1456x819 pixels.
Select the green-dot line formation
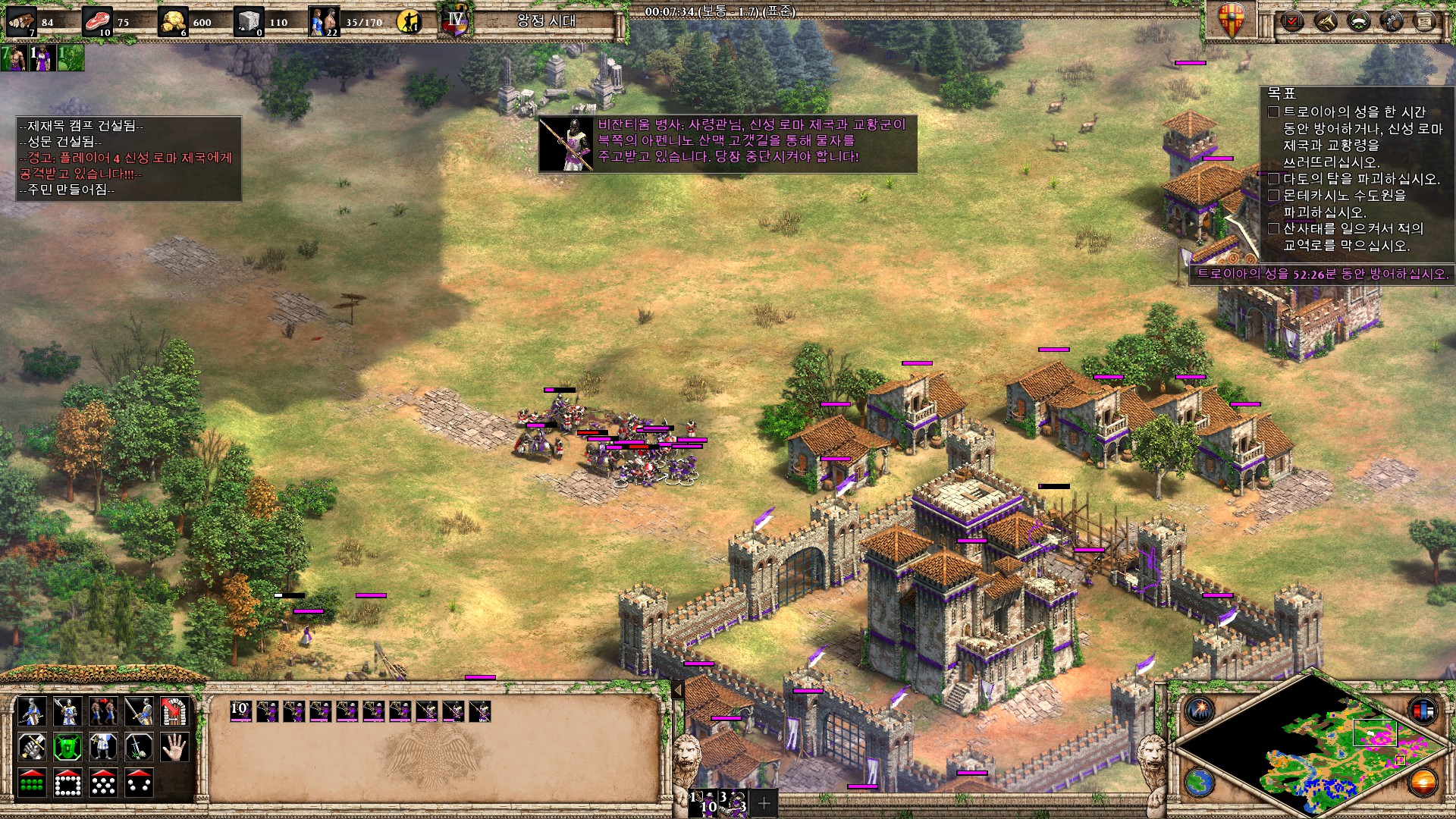[x=32, y=783]
